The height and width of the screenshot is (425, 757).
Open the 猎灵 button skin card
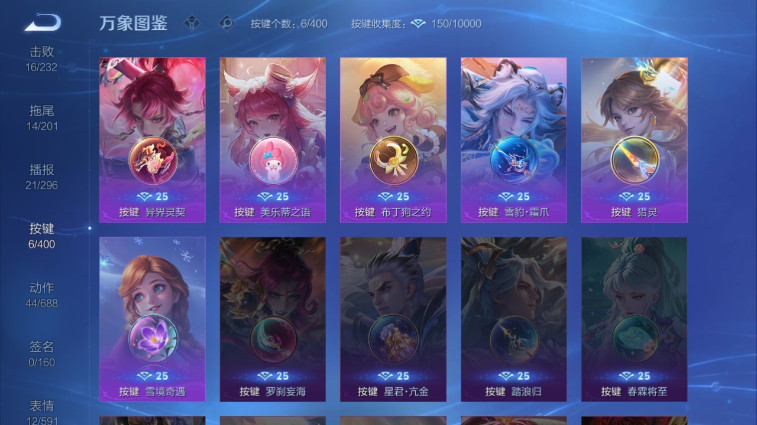tap(634, 138)
